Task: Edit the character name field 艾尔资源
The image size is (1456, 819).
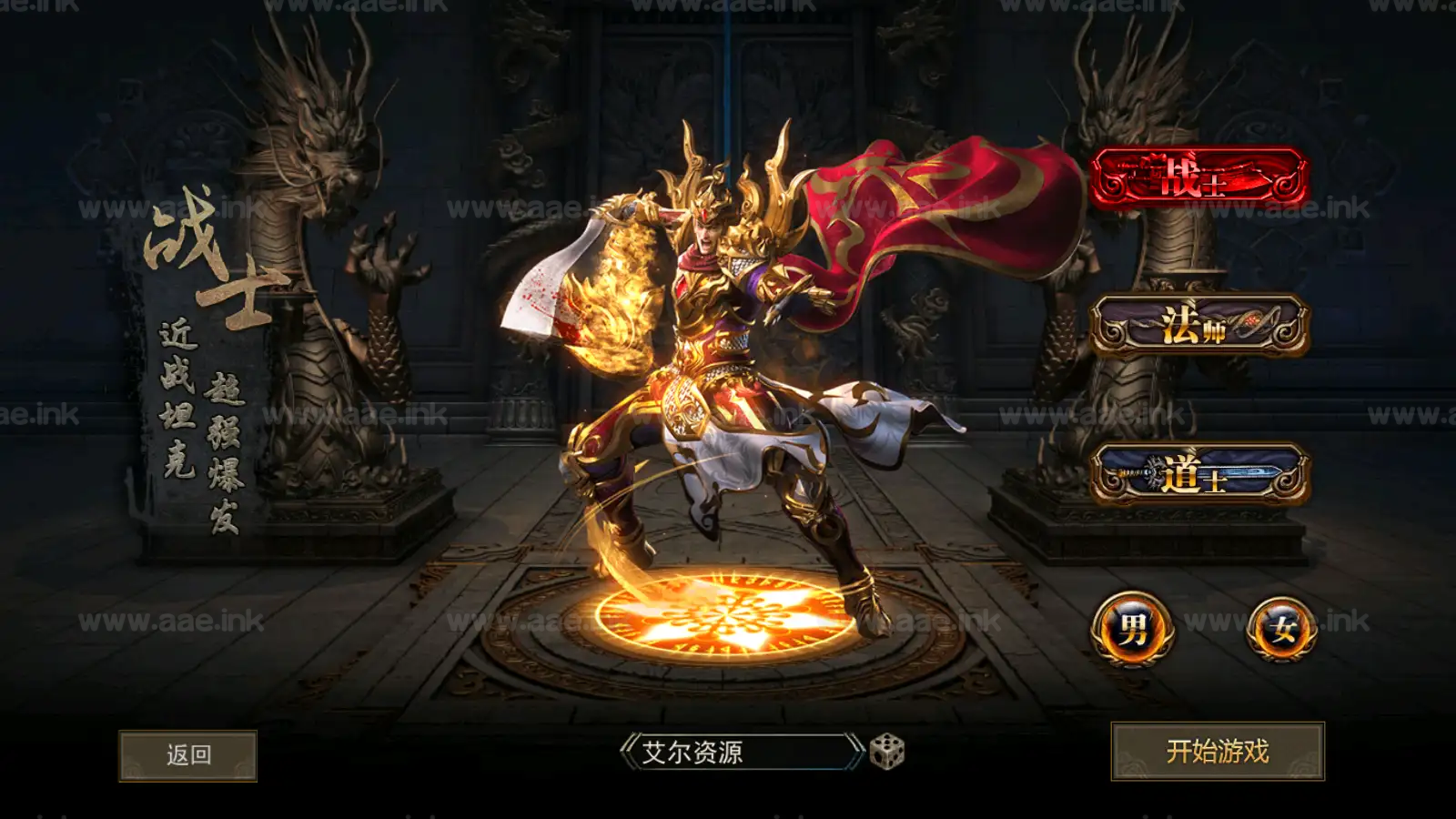Action: point(739,753)
